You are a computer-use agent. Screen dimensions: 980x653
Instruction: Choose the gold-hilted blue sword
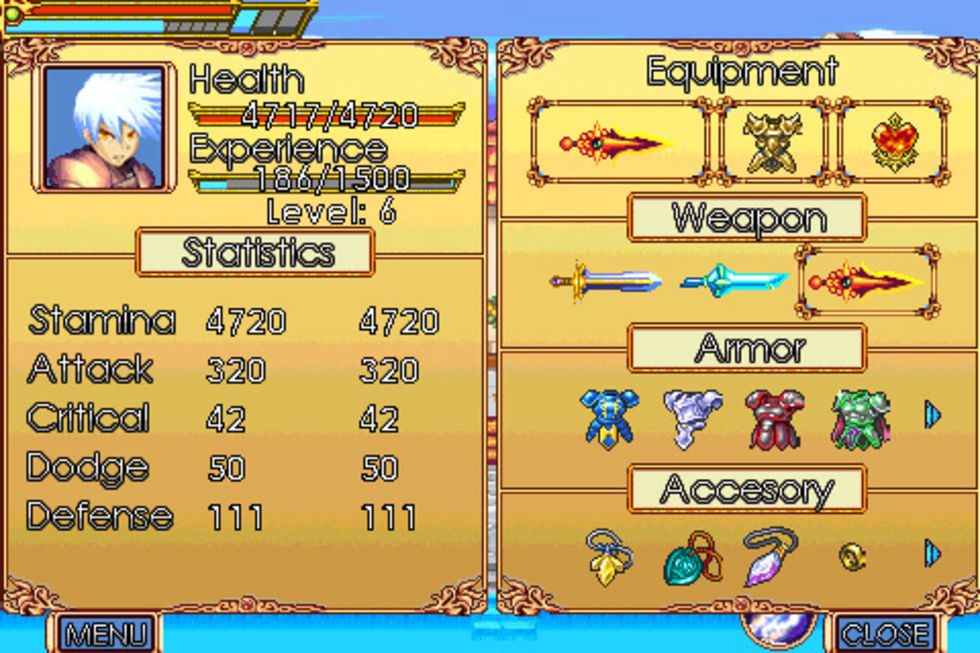click(x=606, y=281)
